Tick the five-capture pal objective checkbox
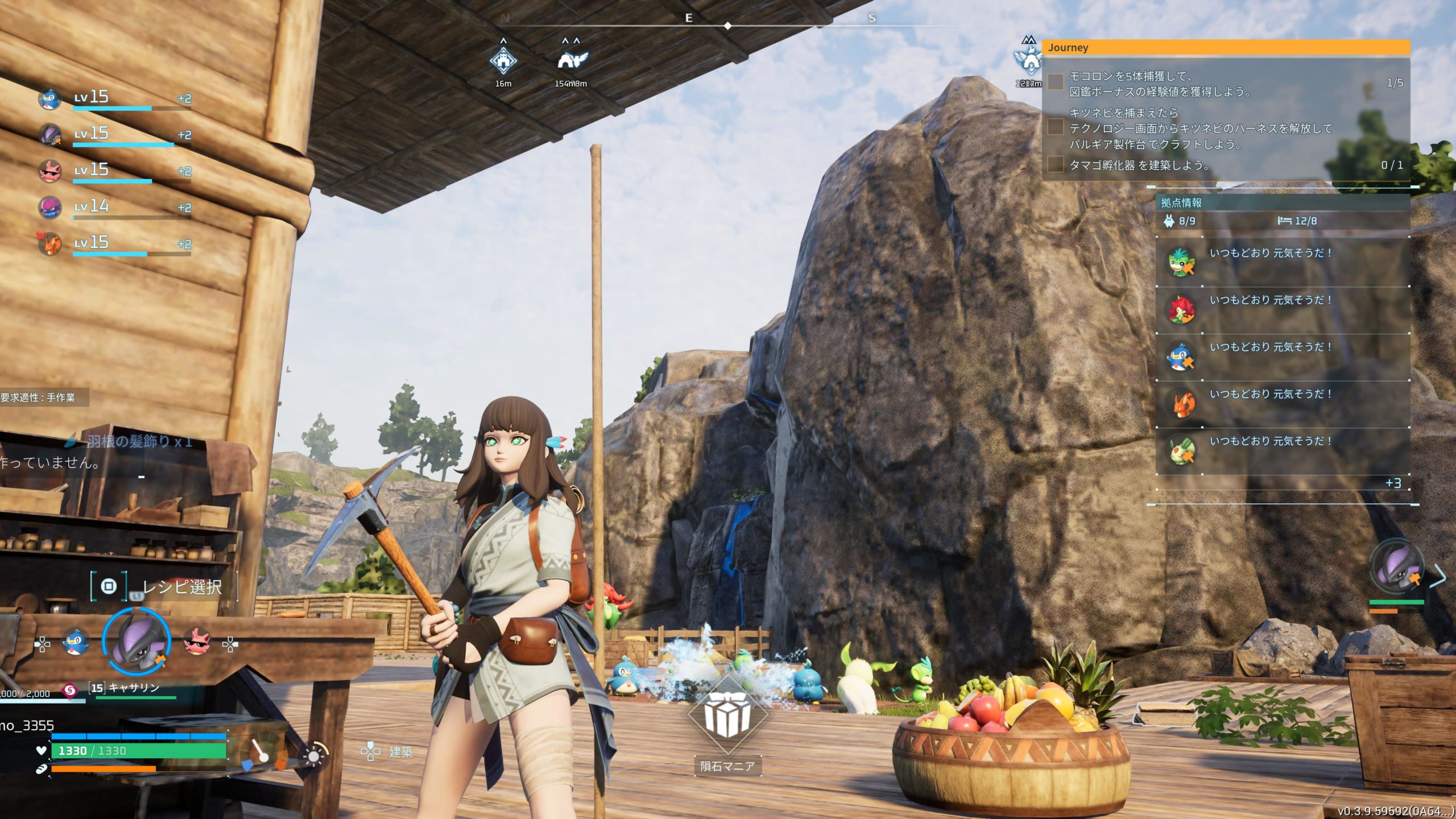 1056,83
